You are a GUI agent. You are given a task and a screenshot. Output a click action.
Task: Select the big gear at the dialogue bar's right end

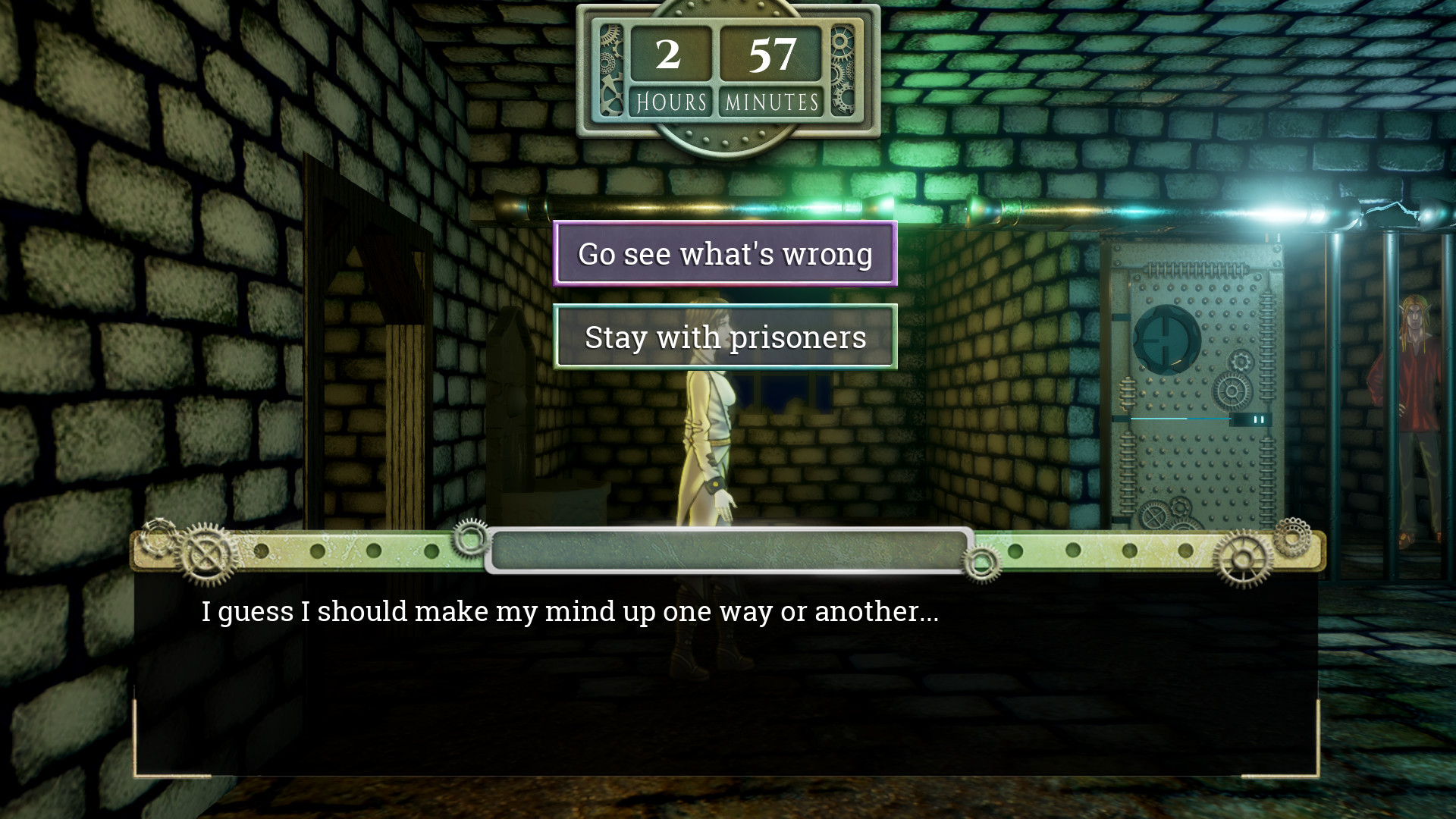1244,559
